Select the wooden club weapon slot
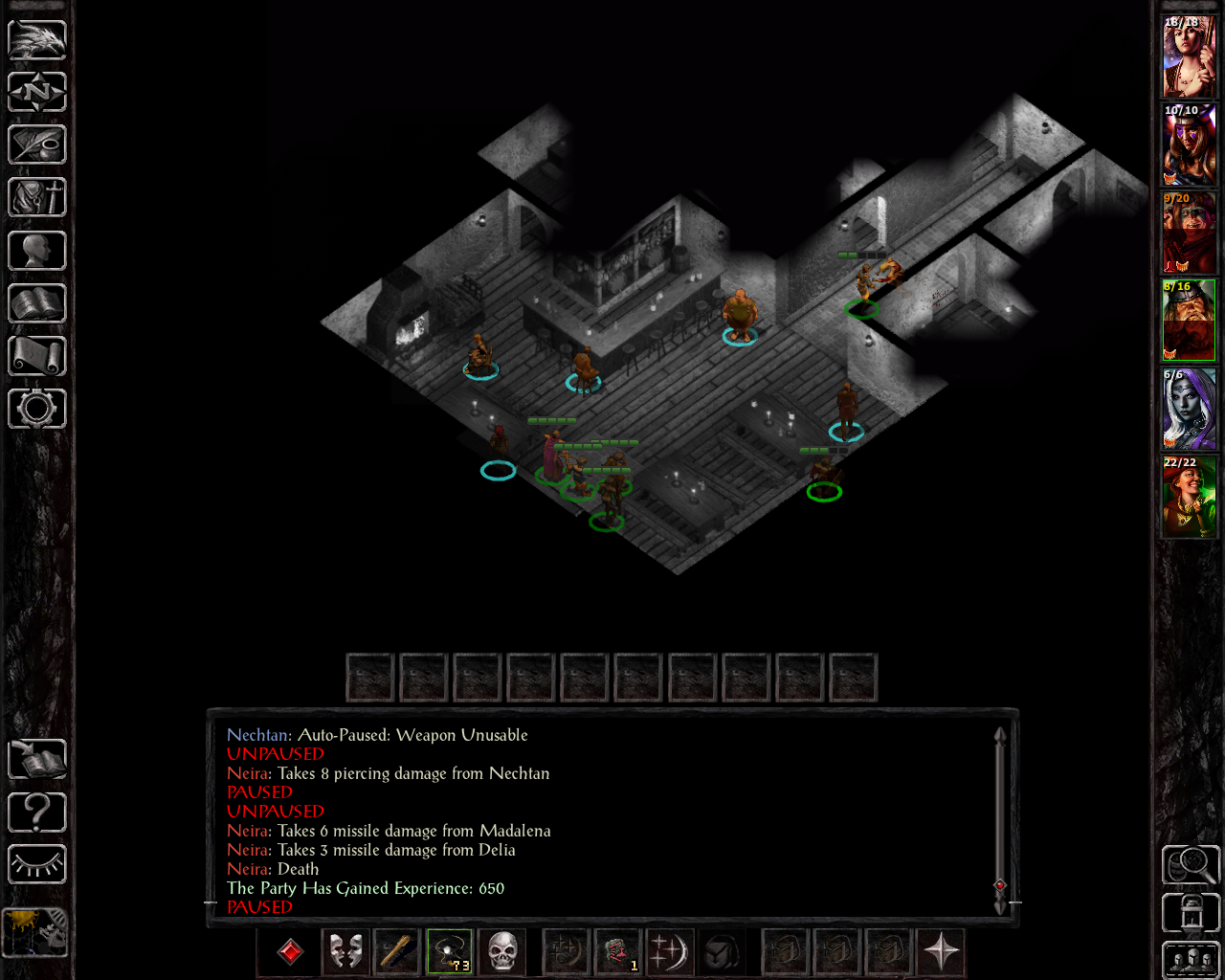The image size is (1225, 980). (397, 952)
